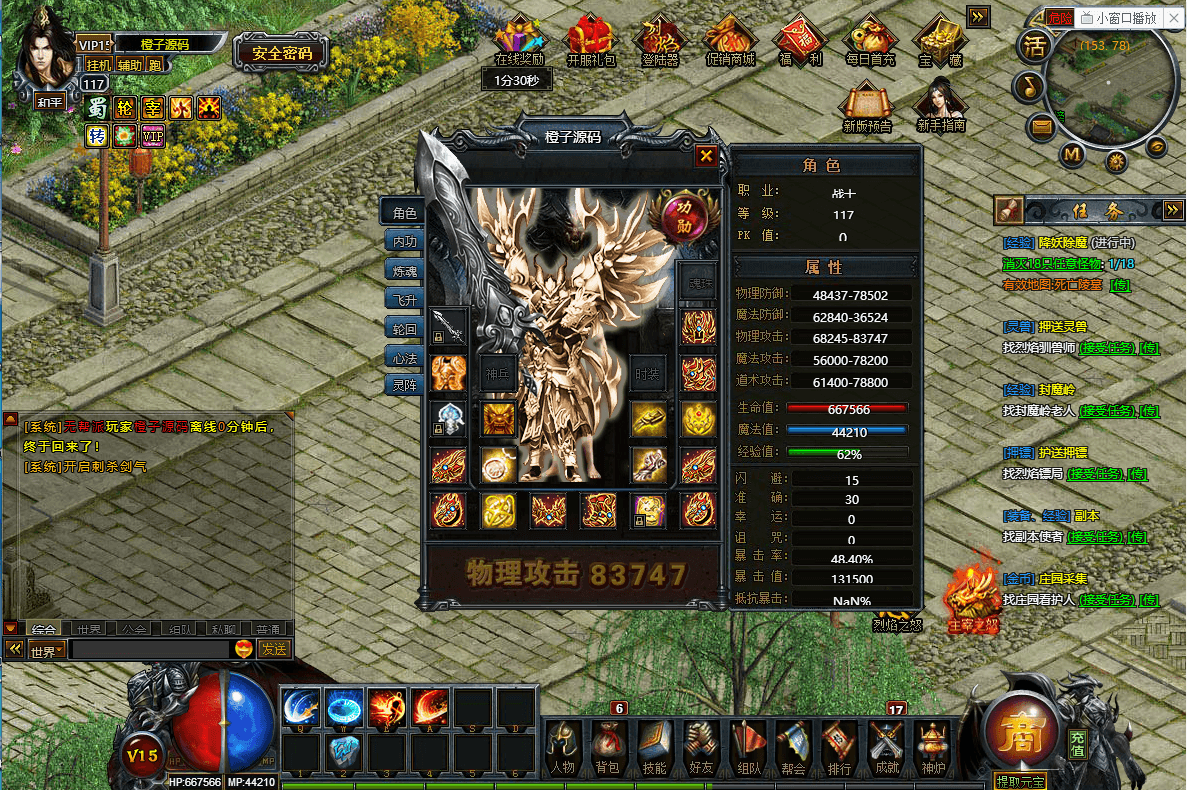Click the 充值 recharge button
Viewport: 1187px width, 790px height.
(1077, 743)
